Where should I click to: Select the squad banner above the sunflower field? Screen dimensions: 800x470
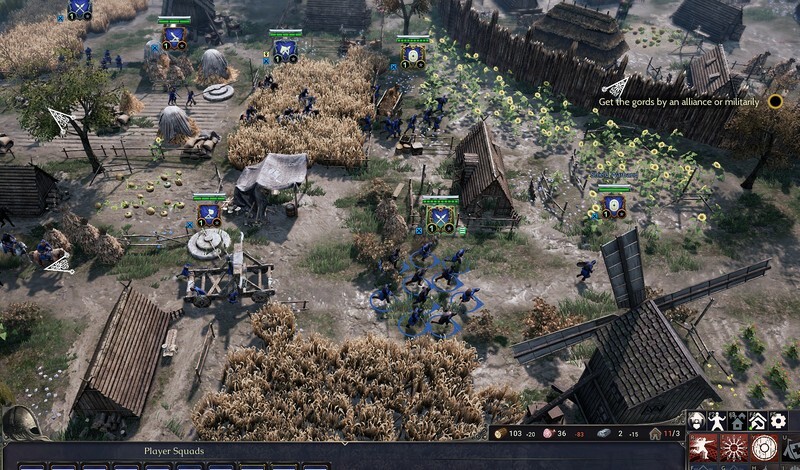(x=413, y=53)
